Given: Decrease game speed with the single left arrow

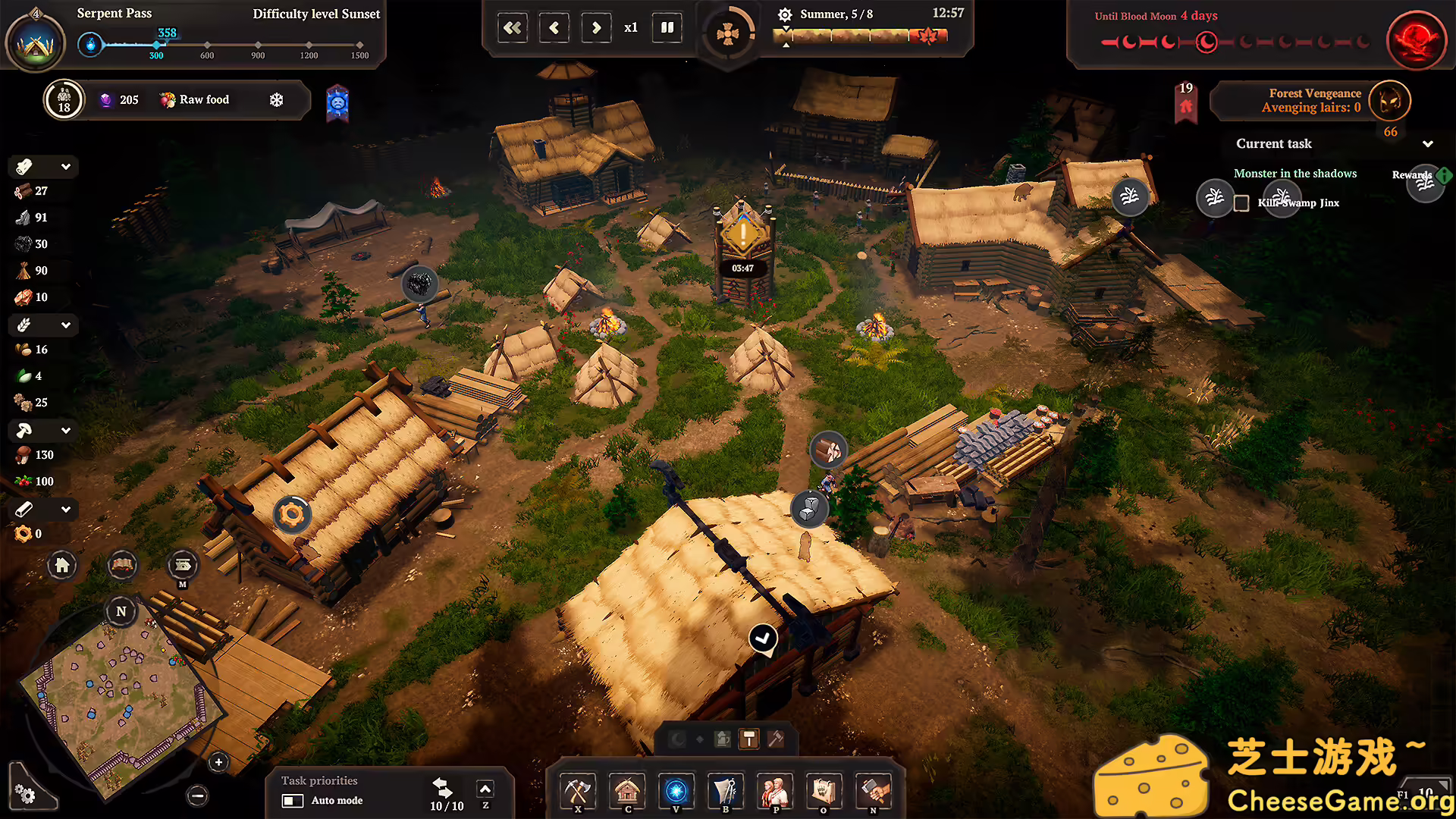Looking at the screenshot, I should [x=554, y=28].
